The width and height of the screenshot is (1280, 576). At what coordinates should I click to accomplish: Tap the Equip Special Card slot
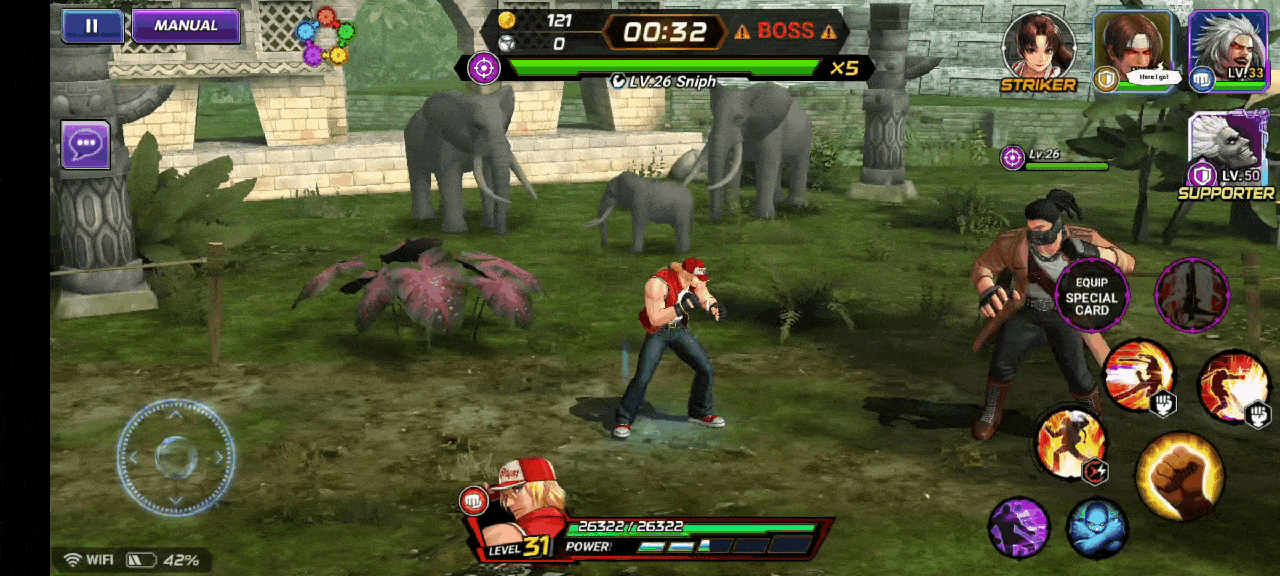click(x=1091, y=297)
